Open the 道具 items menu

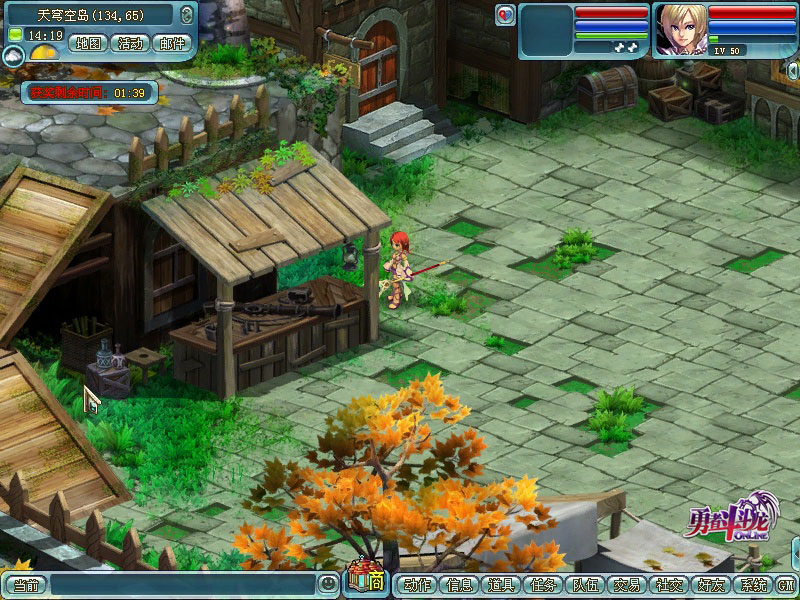(502, 584)
